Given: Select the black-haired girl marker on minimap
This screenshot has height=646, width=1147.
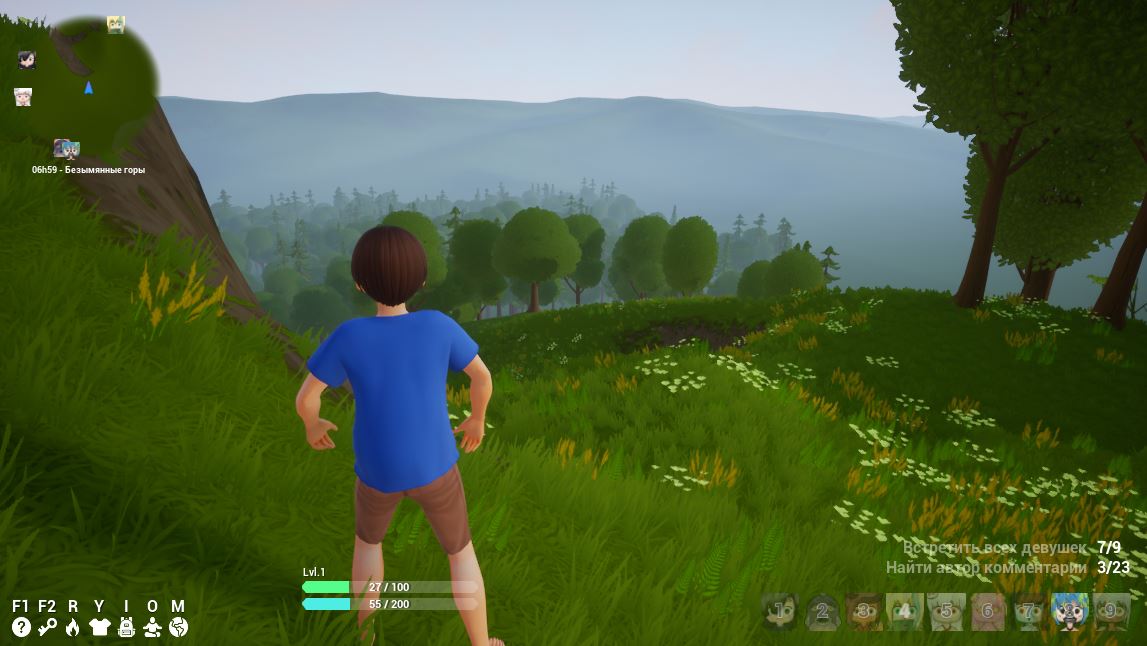Looking at the screenshot, I should [x=27, y=60].
